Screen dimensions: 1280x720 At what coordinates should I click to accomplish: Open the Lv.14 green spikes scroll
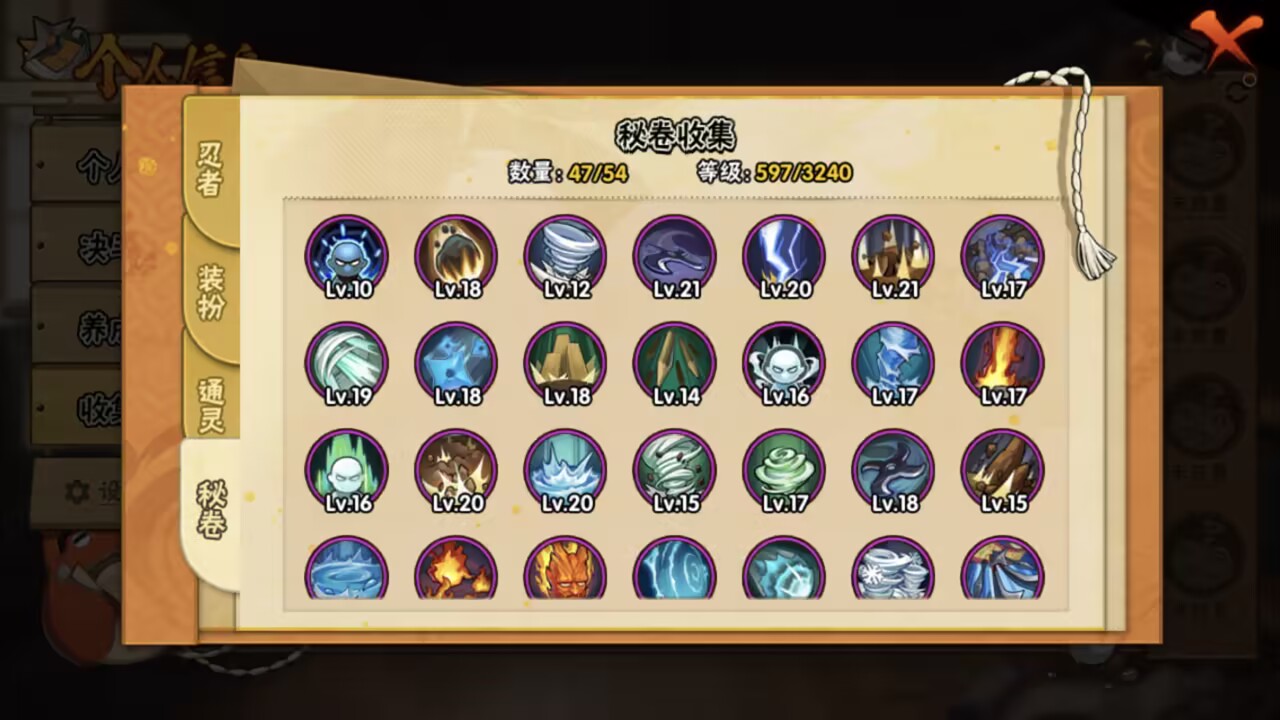(x=675, y=363)
